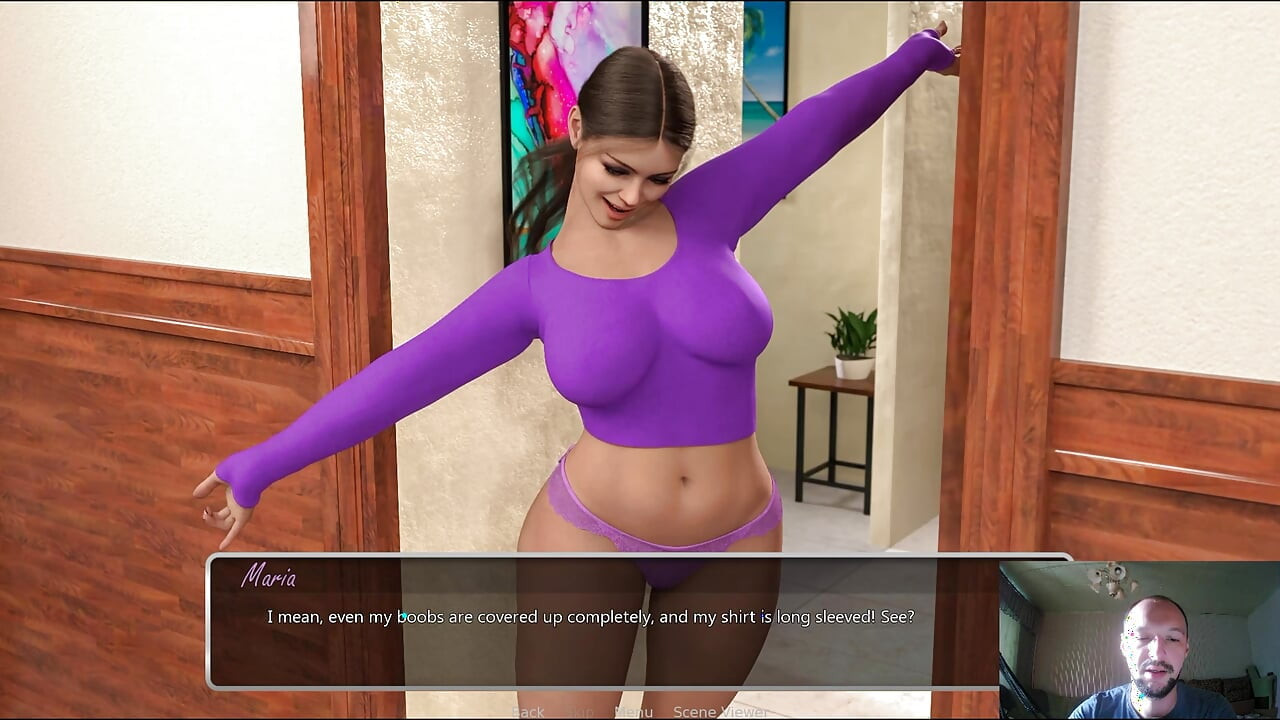Open the Scene Viewer
The width and height of the screenshot is (1280, 720).
720,712
